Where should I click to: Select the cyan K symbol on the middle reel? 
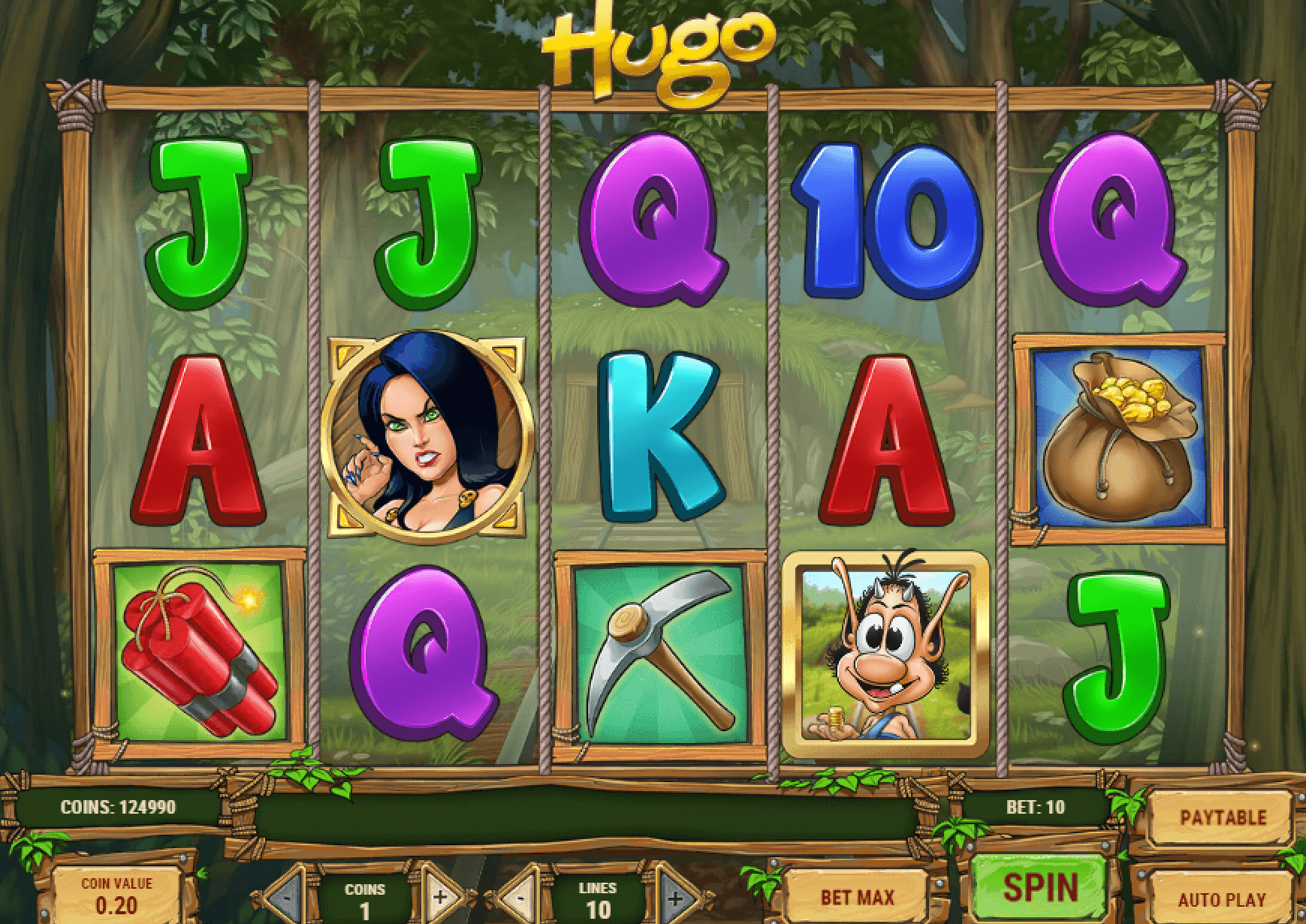tap(659, 435)
